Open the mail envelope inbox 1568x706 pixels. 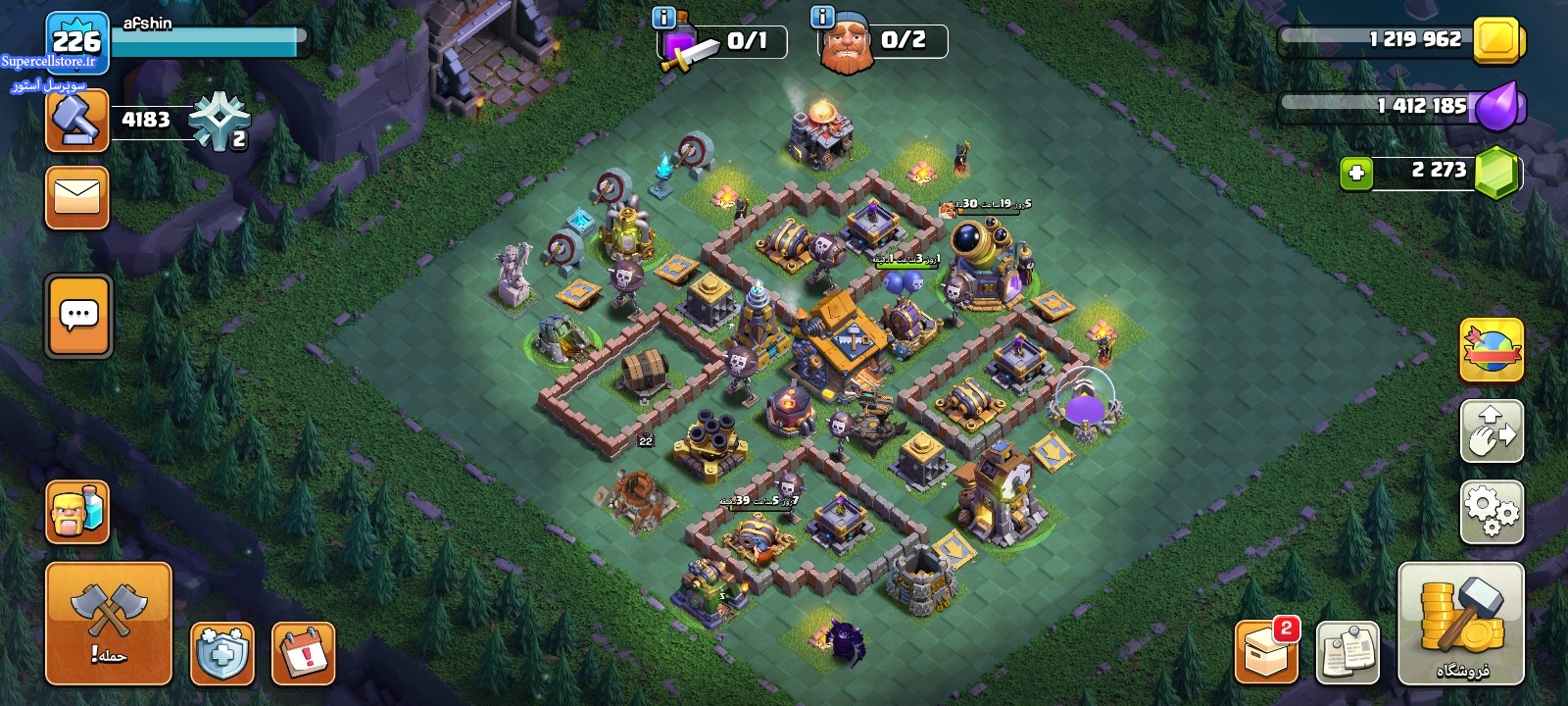click(x=77, y=197)
